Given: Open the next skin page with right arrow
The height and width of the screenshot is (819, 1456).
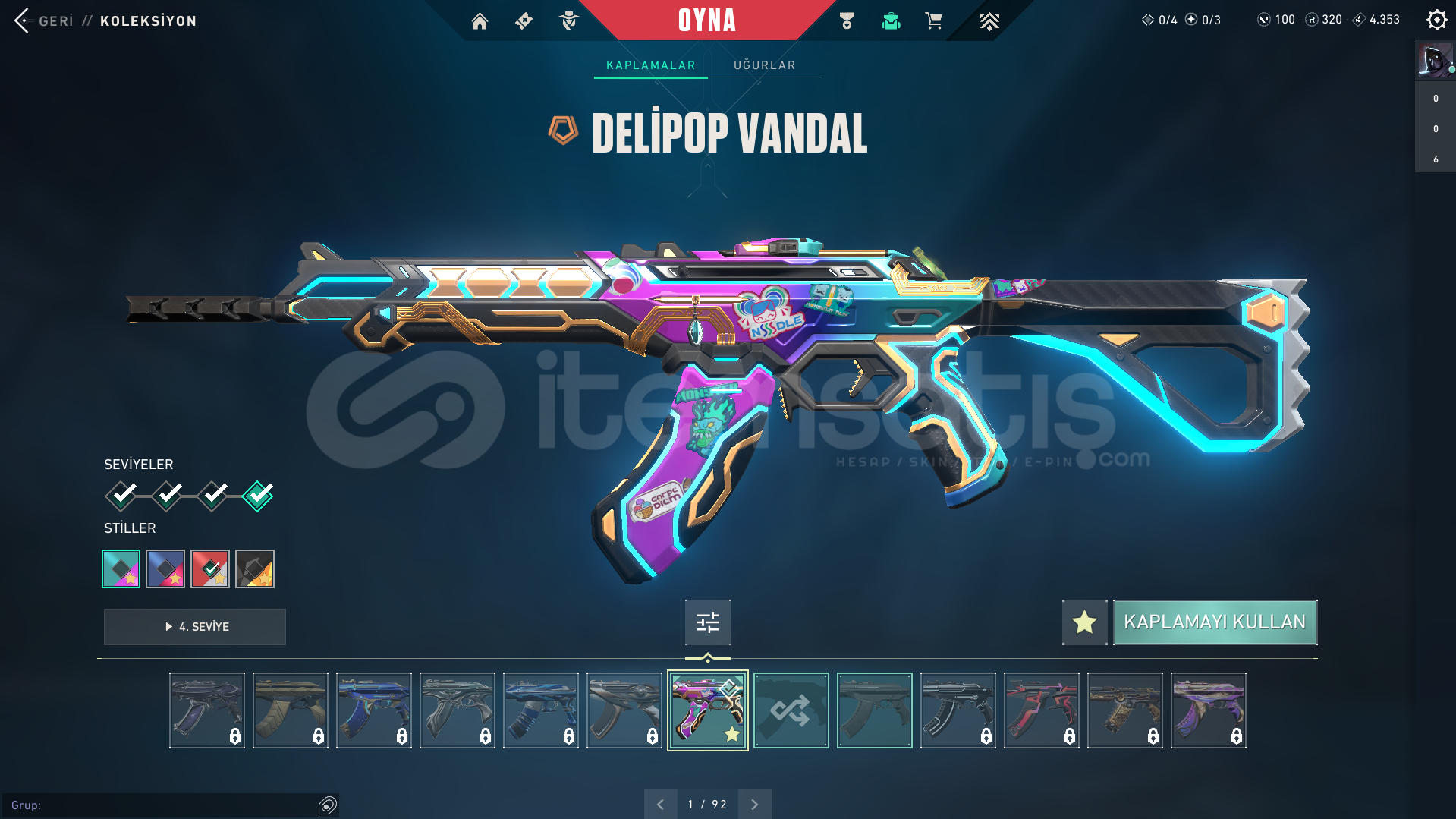Looking at the screenshot, I should (754, 803).
